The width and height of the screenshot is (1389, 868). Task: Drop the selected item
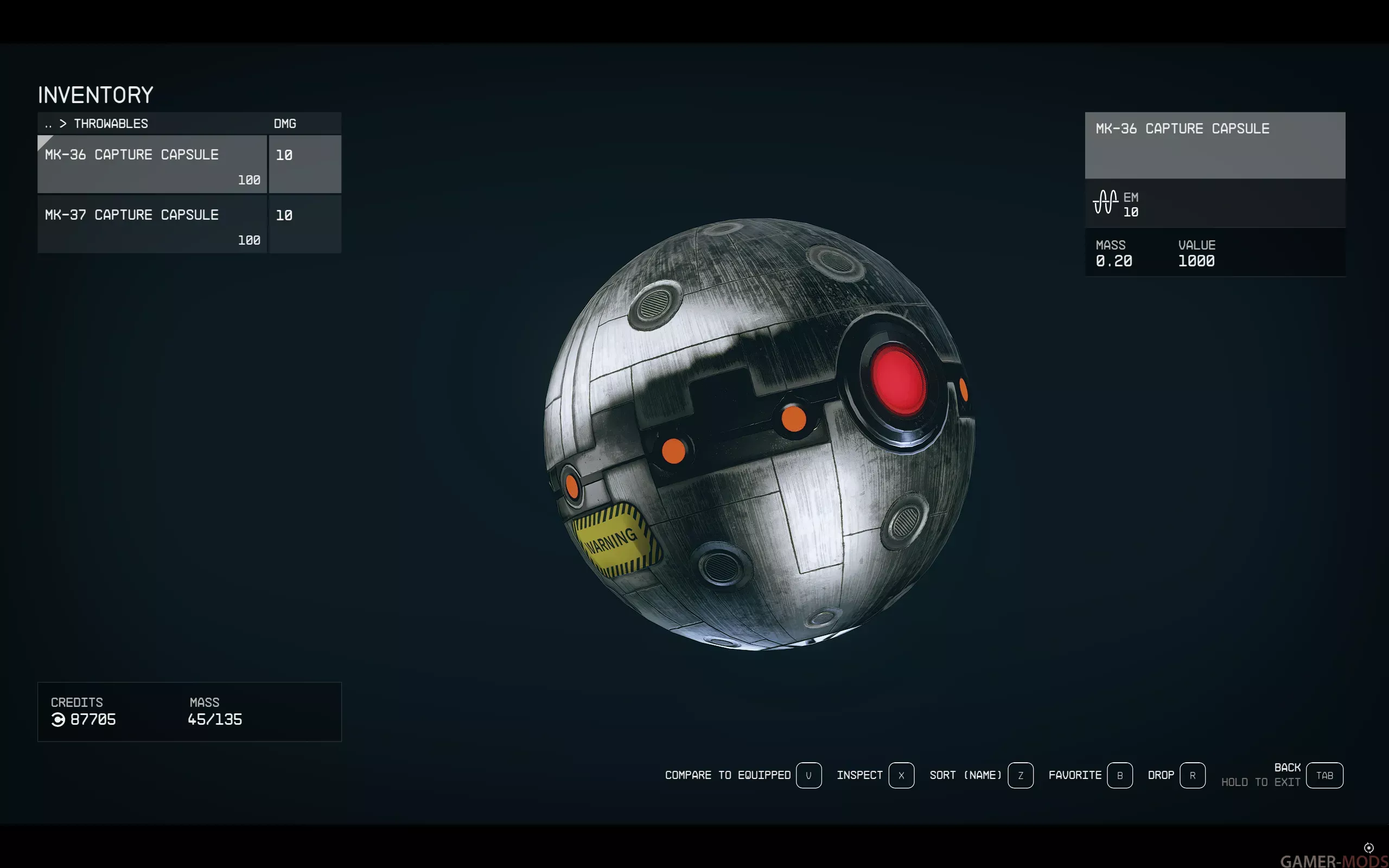1192,776
